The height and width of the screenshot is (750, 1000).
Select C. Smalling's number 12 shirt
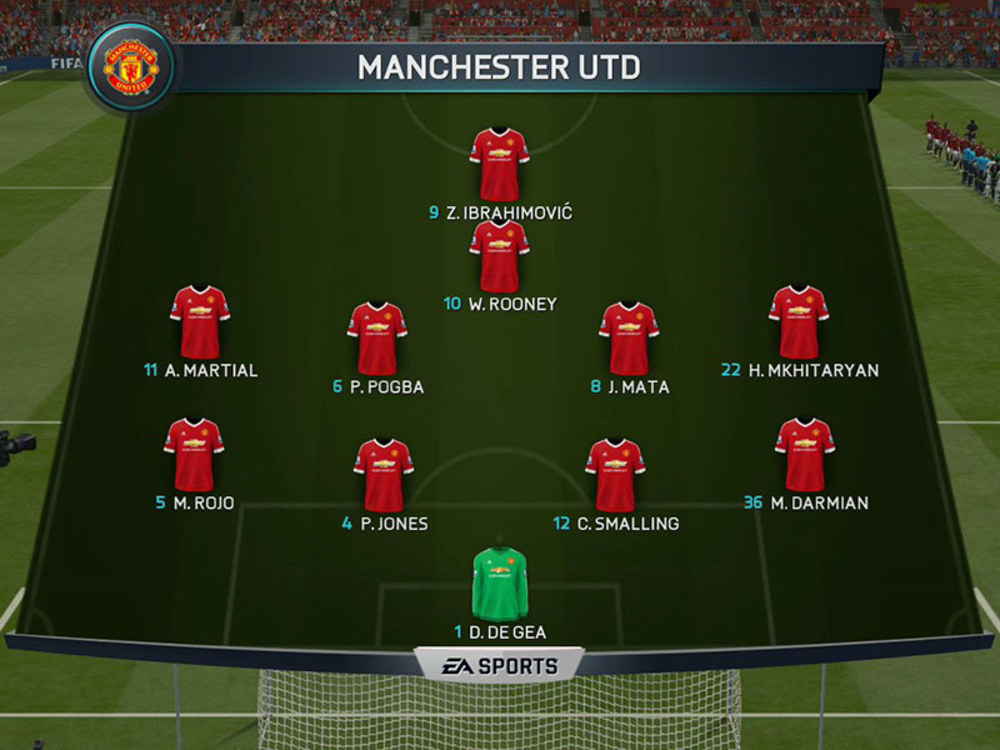tap(615, 475)
